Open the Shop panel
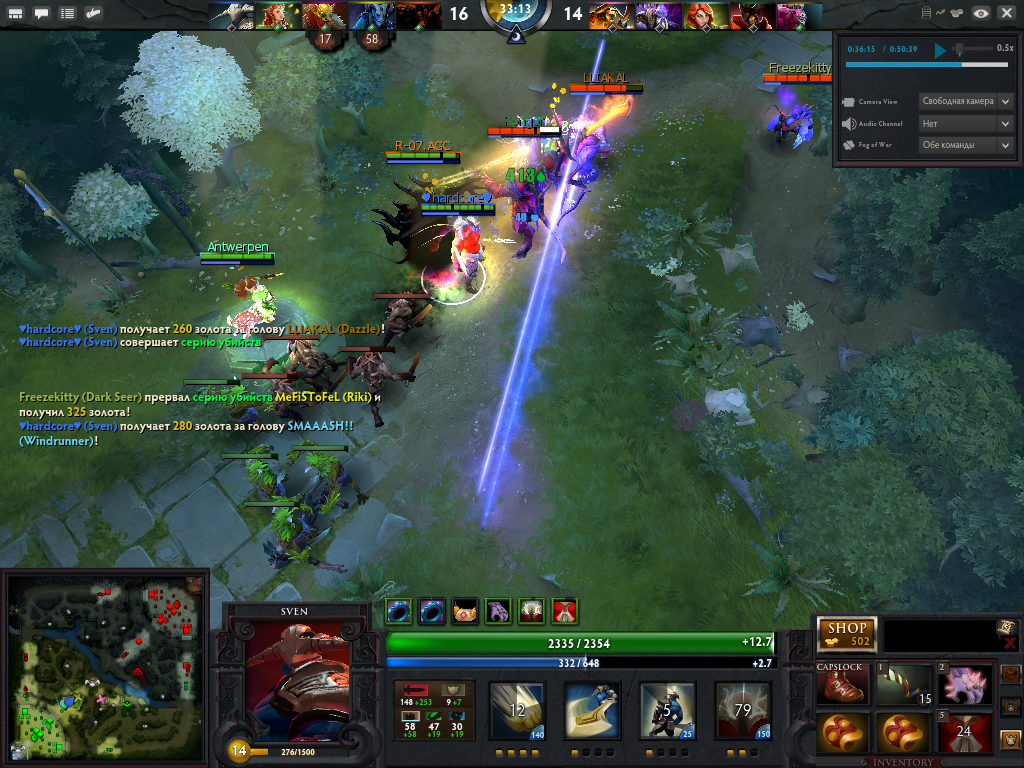This screenshot has height=768, width=1024. (847, 634)
